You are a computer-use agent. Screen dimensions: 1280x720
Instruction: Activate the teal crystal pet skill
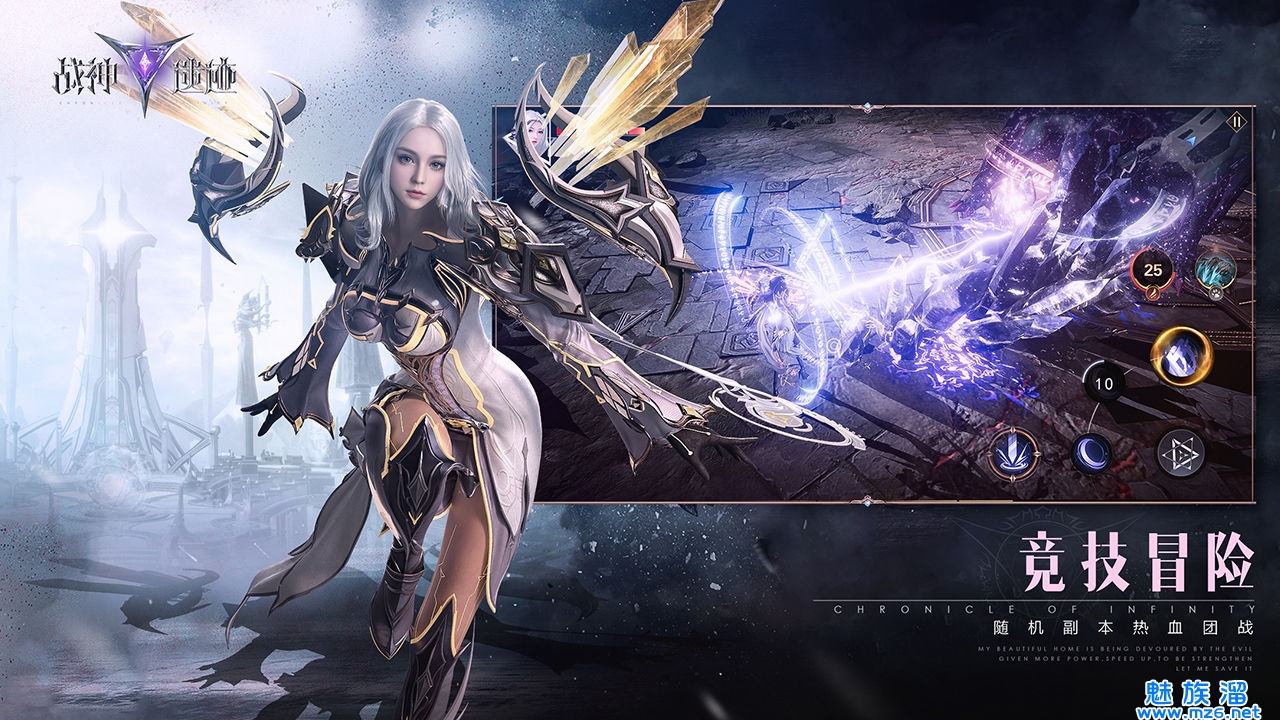[x=1216, y=272]
